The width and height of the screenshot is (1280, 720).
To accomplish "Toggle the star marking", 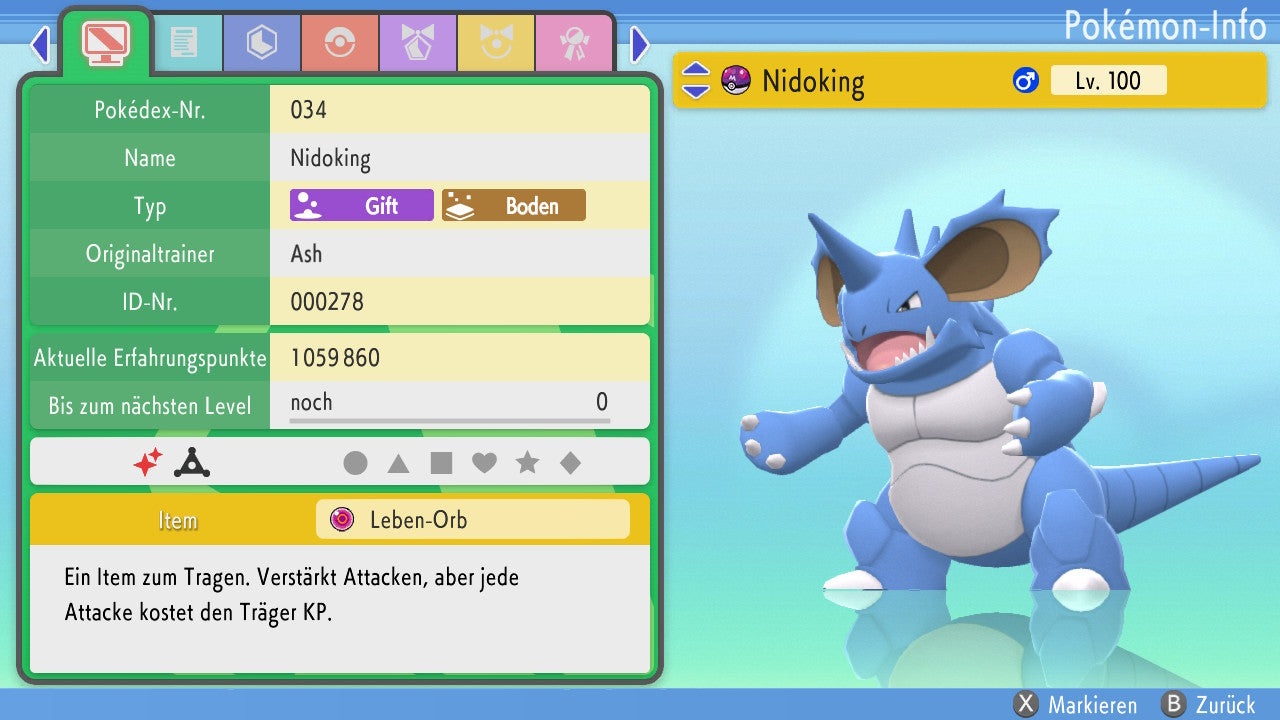I will point(527,463).
